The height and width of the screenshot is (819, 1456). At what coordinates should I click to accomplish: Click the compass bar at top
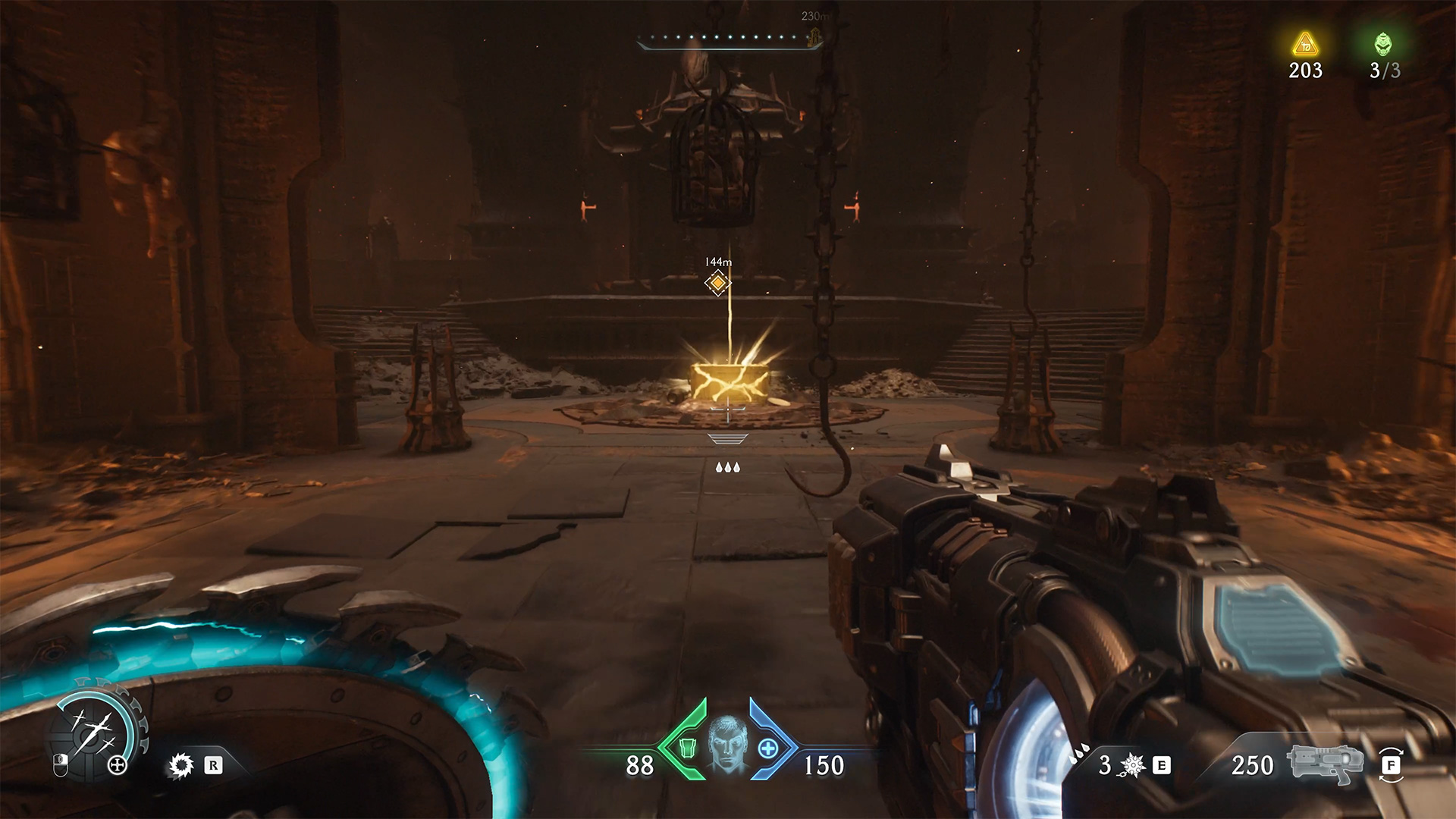(729, 38)
